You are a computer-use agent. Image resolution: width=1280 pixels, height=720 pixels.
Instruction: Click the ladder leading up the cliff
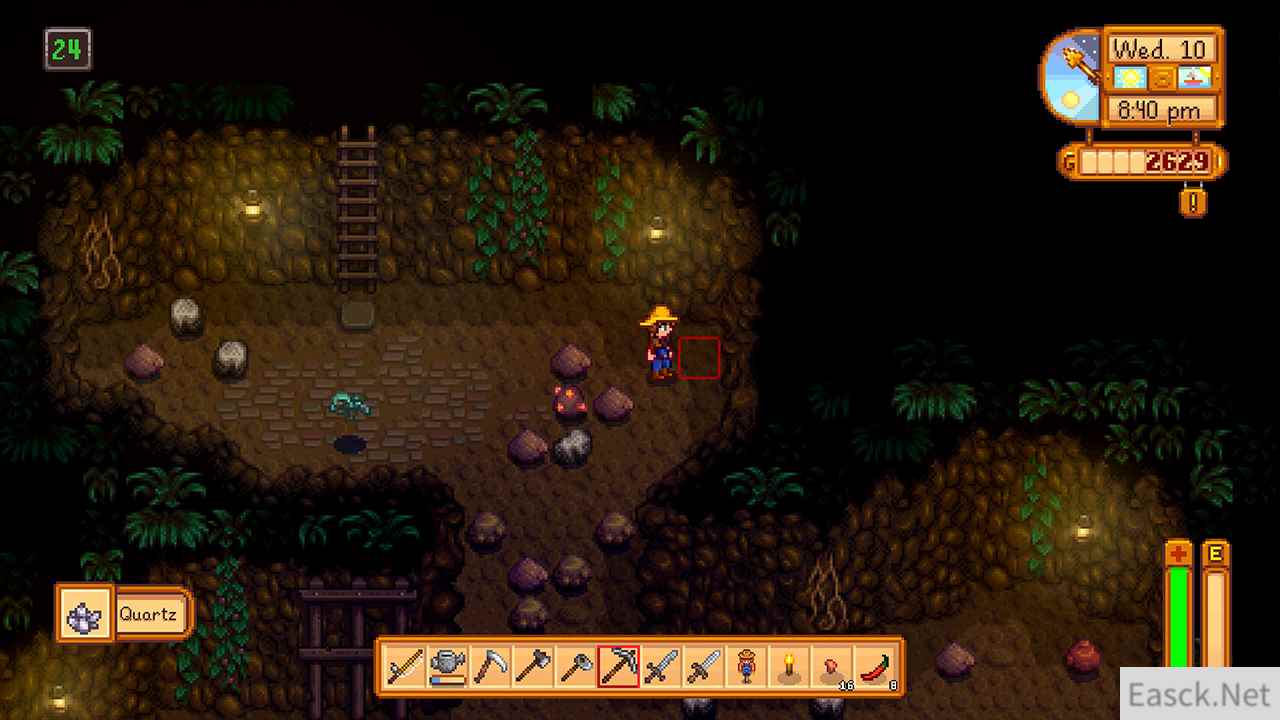click(x=358, y=210)
